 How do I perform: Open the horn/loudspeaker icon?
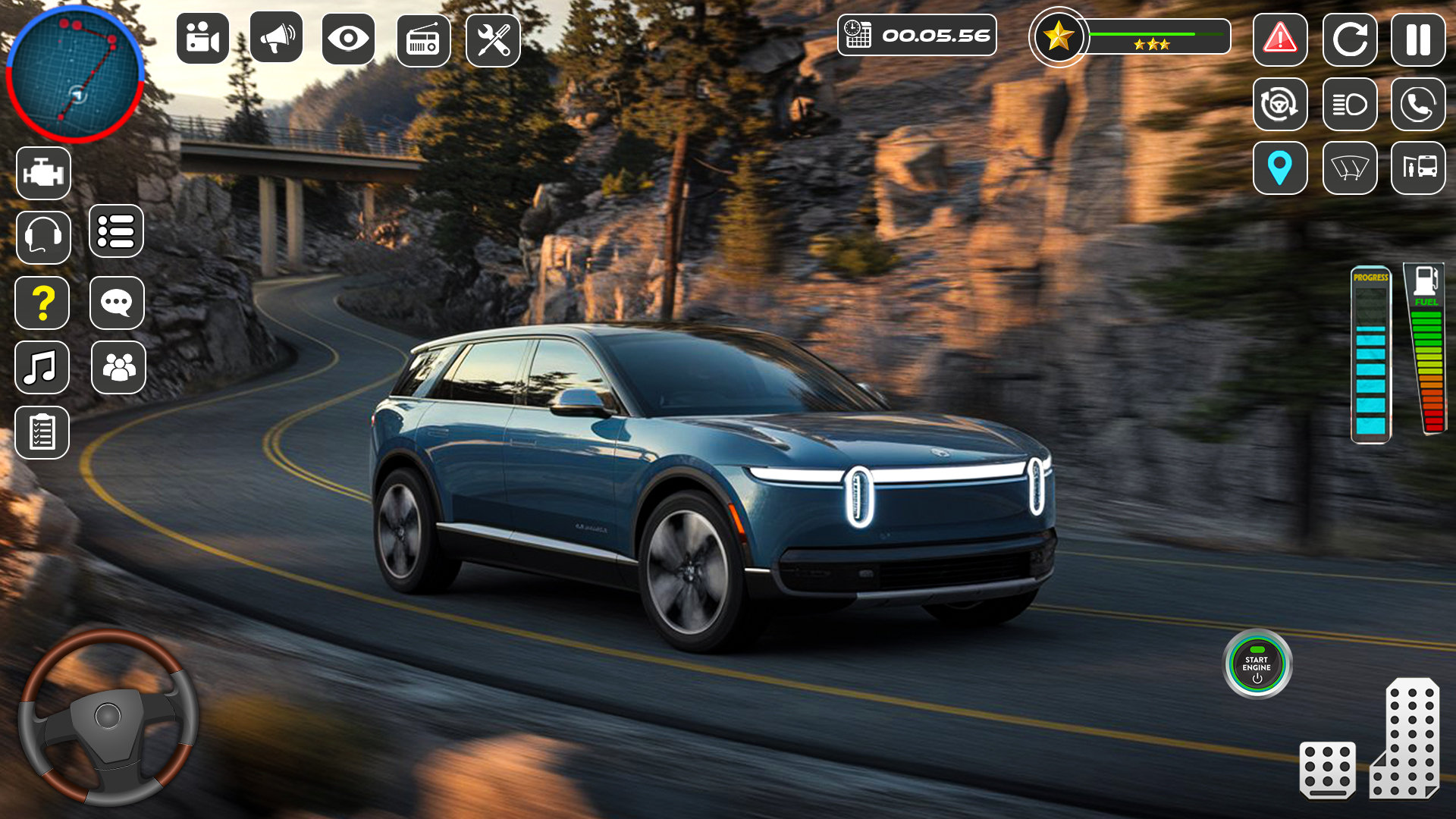coord(275,39)
